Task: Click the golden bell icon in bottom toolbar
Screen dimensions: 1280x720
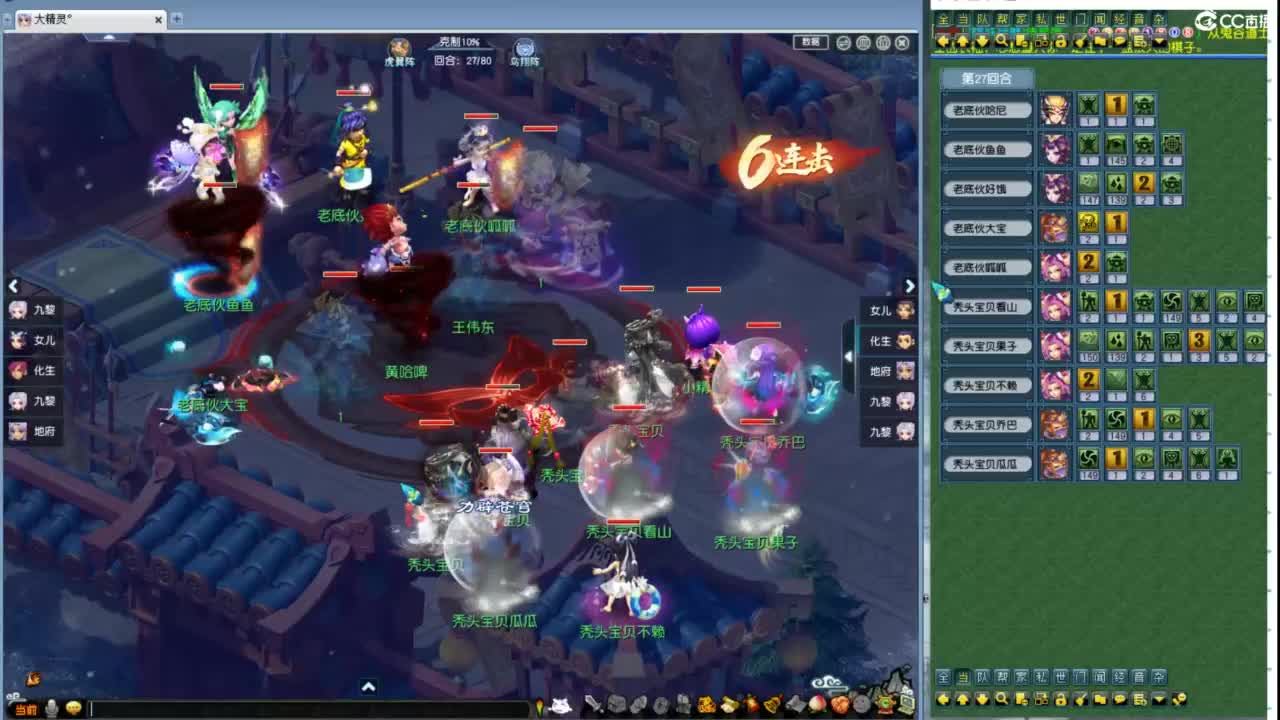Action: point(770,705)
